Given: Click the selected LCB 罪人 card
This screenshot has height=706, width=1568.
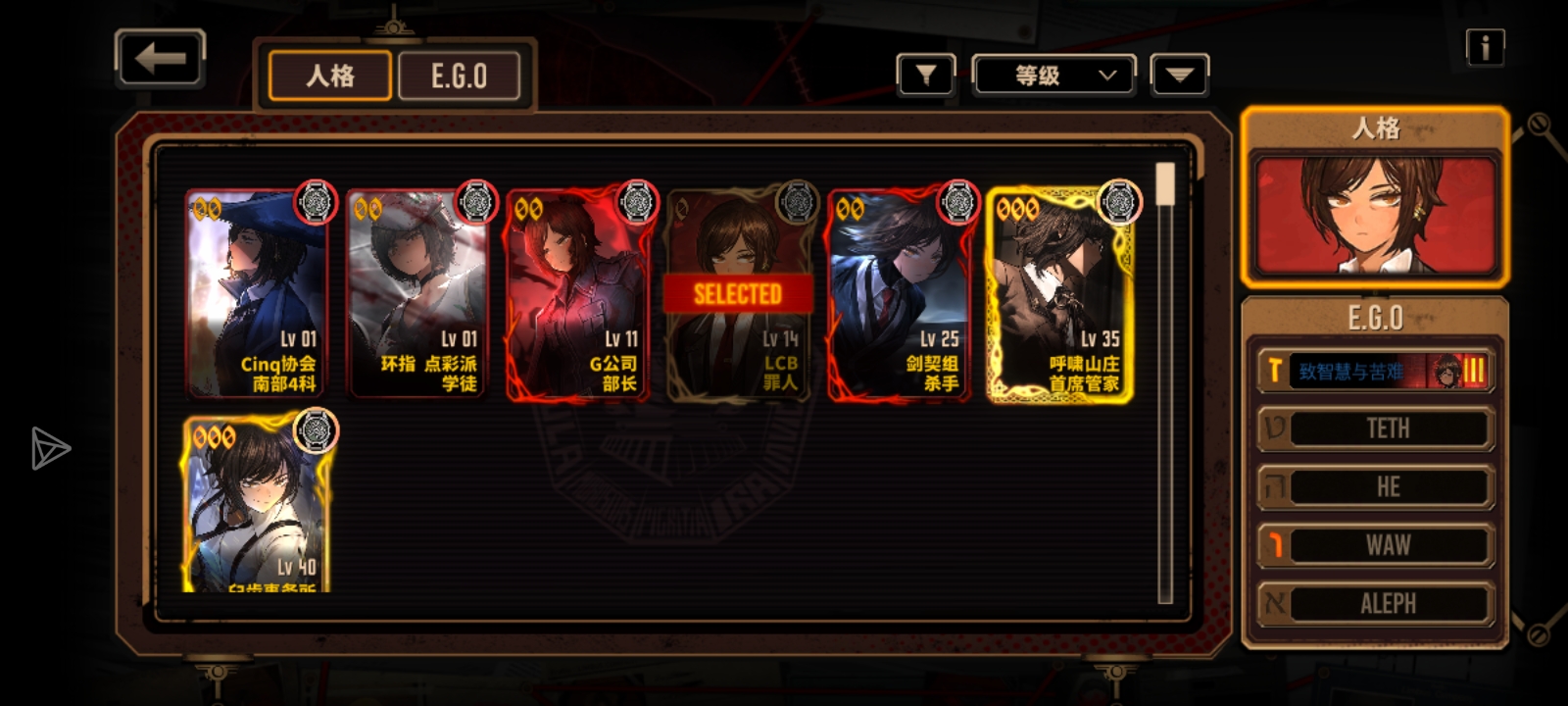Looking at the screenshot, I should point(738,294).
